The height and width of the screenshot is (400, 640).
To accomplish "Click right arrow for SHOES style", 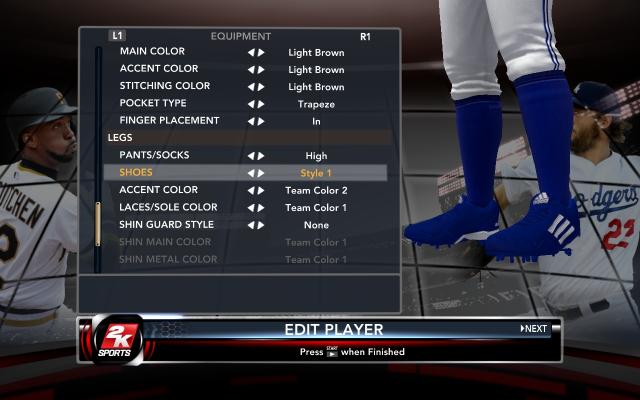I will (261, 173).
